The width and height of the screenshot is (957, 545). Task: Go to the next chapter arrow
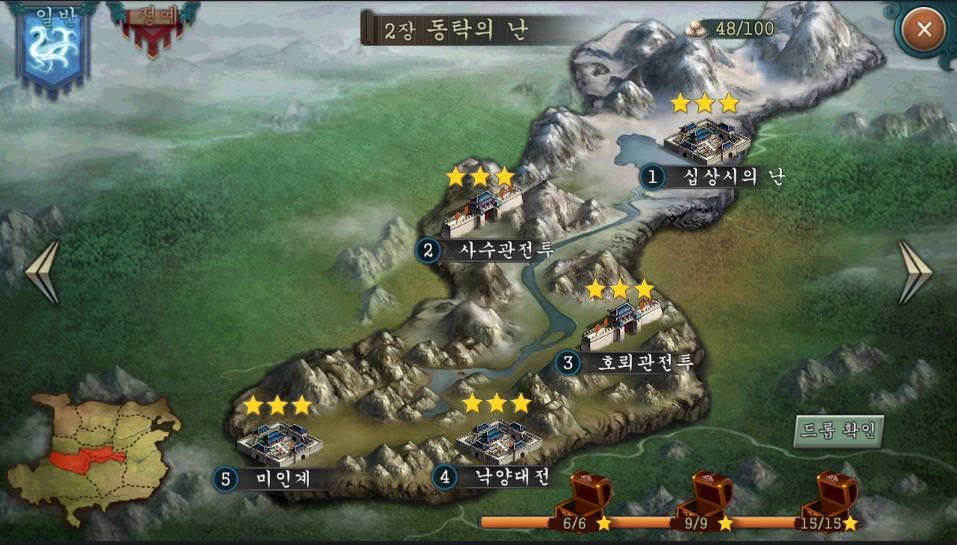pyautogui.click(x=914, y=272)
